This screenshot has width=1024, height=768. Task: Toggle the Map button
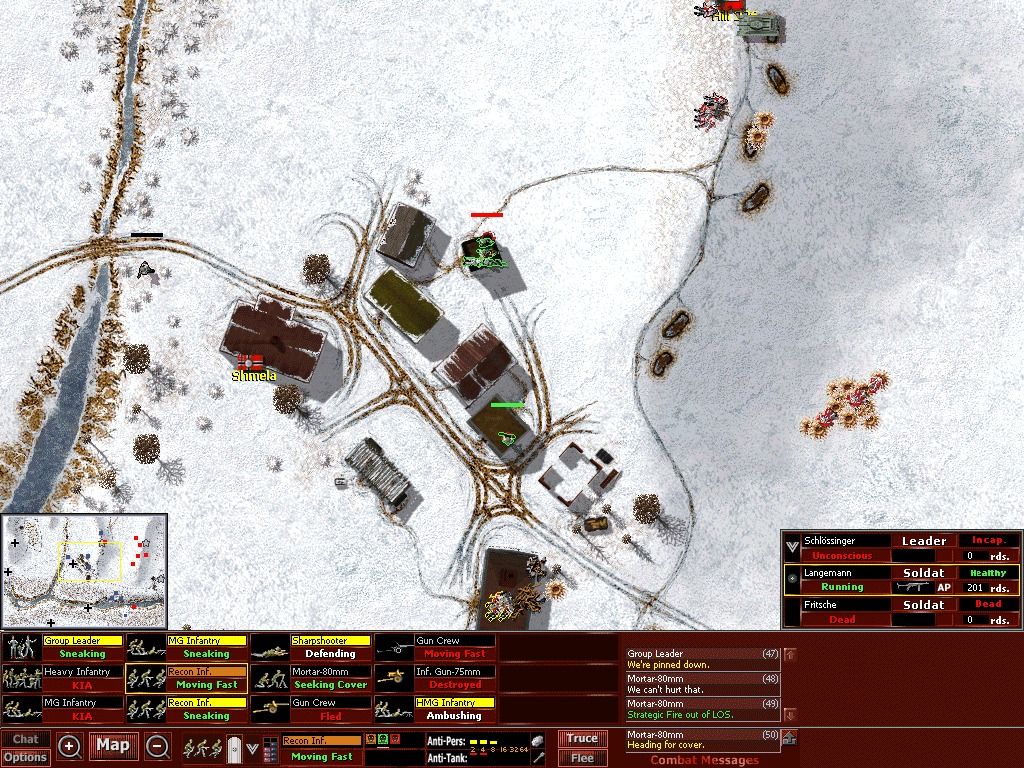coord(113,745)
